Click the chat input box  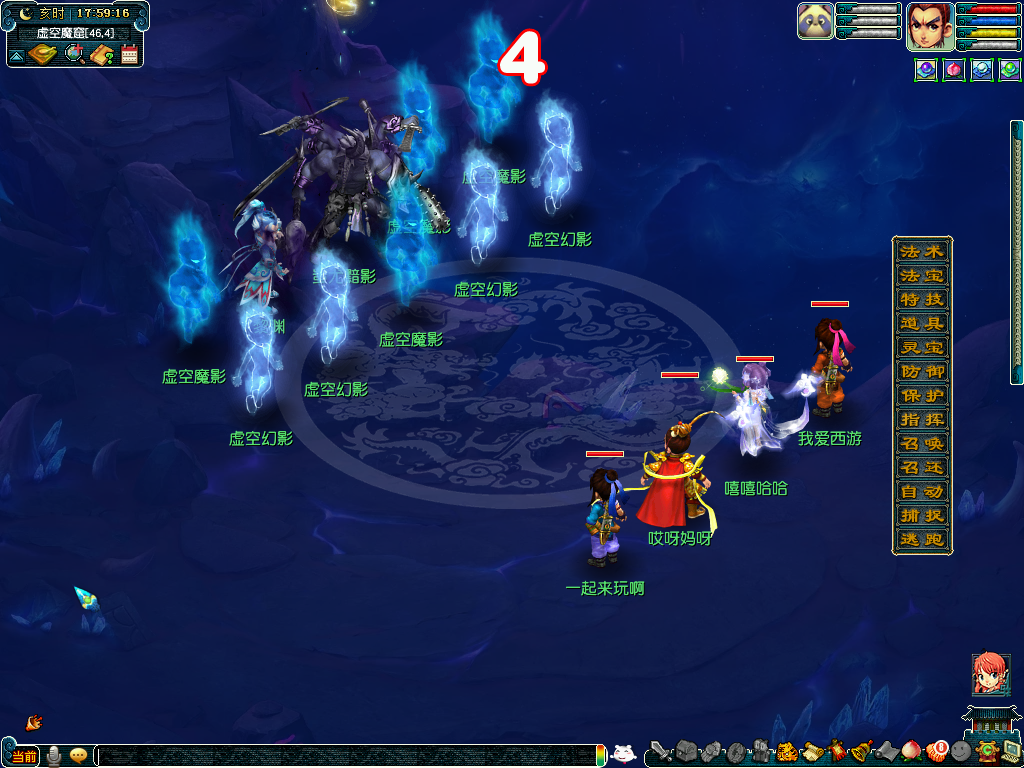pos(350,756)
